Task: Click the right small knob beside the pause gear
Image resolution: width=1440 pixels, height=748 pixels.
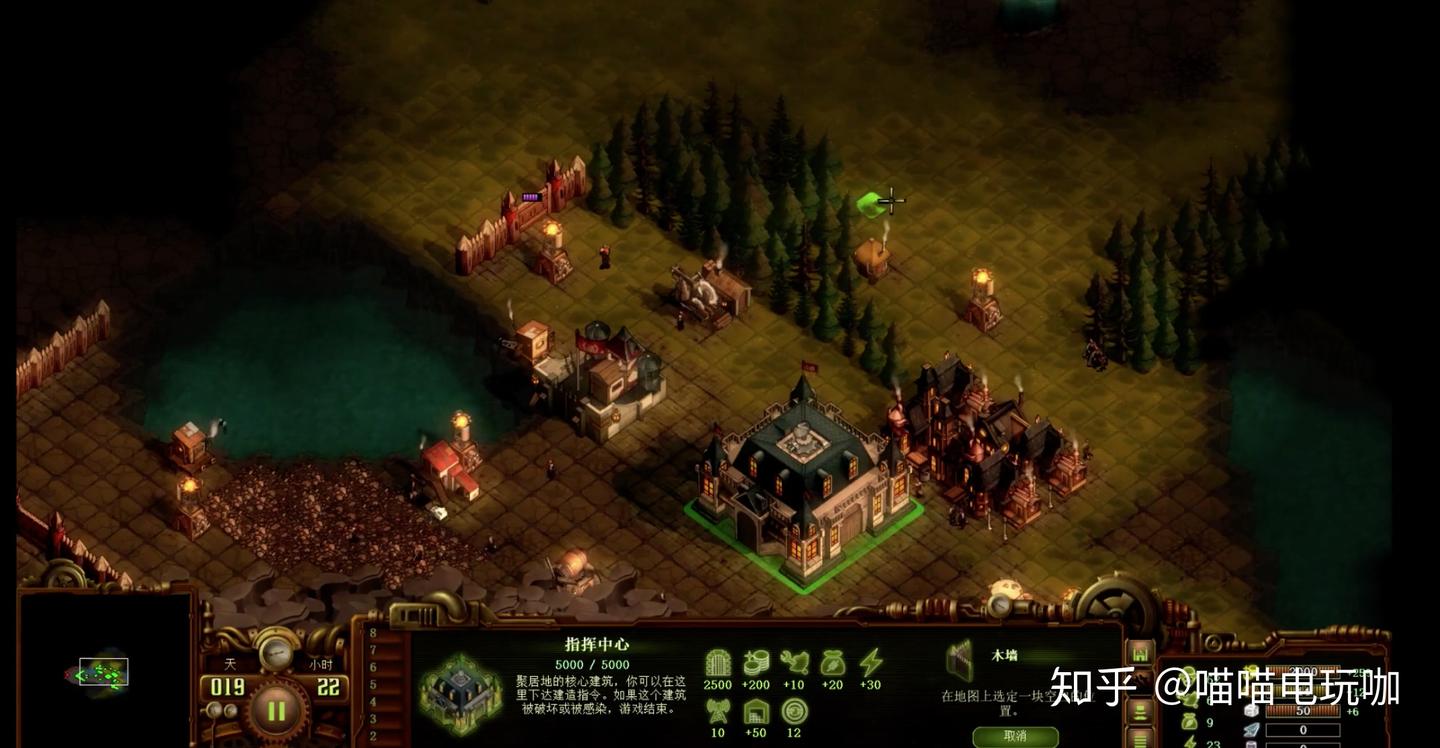Action: tap(231, 708)
